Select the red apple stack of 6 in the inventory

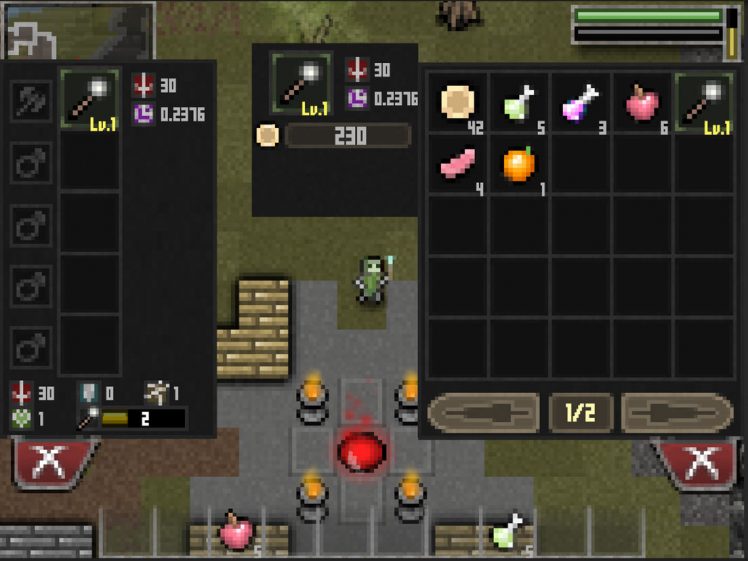pos(642,102)
